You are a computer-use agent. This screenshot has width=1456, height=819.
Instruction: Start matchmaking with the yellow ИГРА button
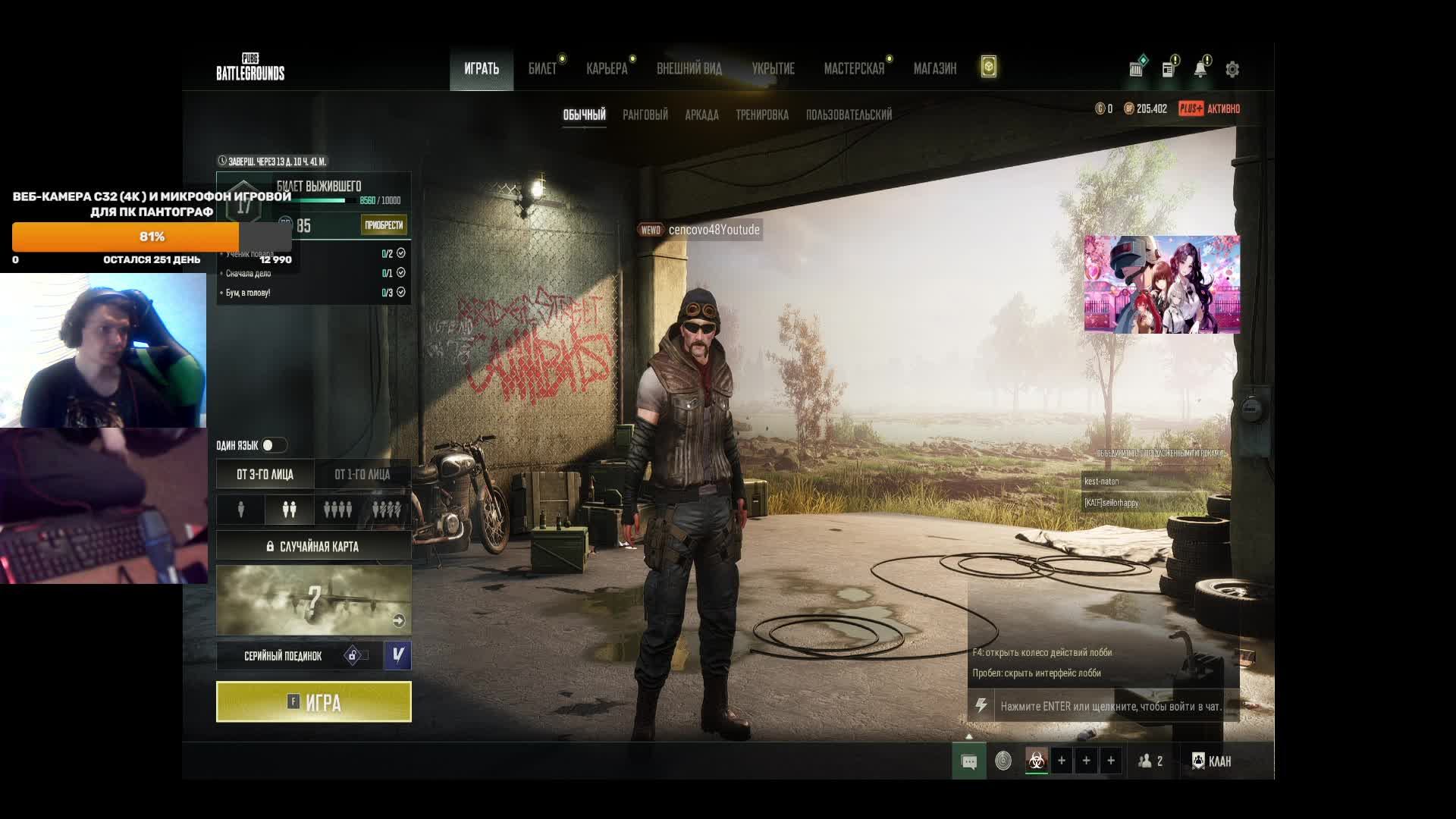pyautogui.click(x=313, y=701)
